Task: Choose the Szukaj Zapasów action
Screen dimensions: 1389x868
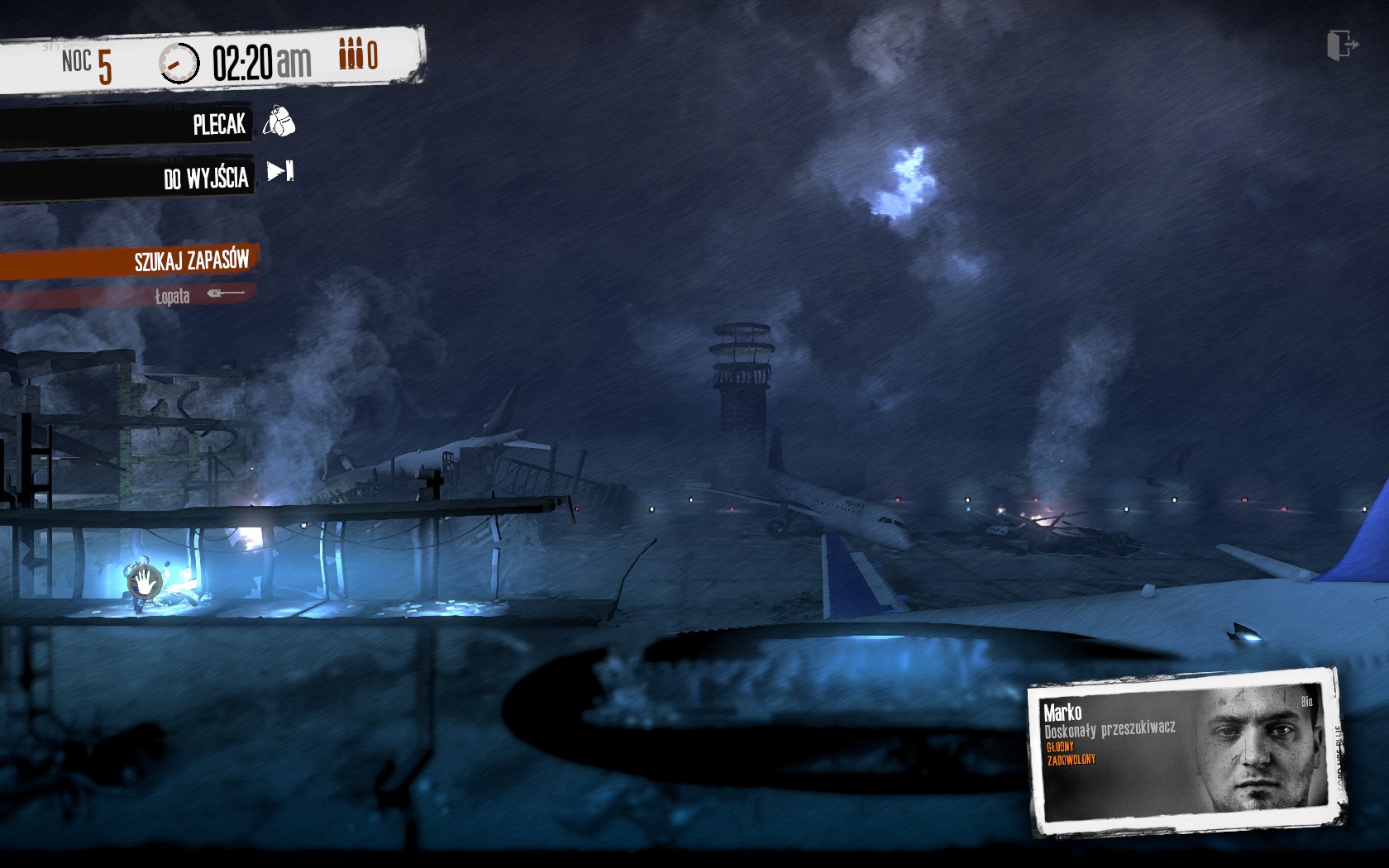Action: 191,261
